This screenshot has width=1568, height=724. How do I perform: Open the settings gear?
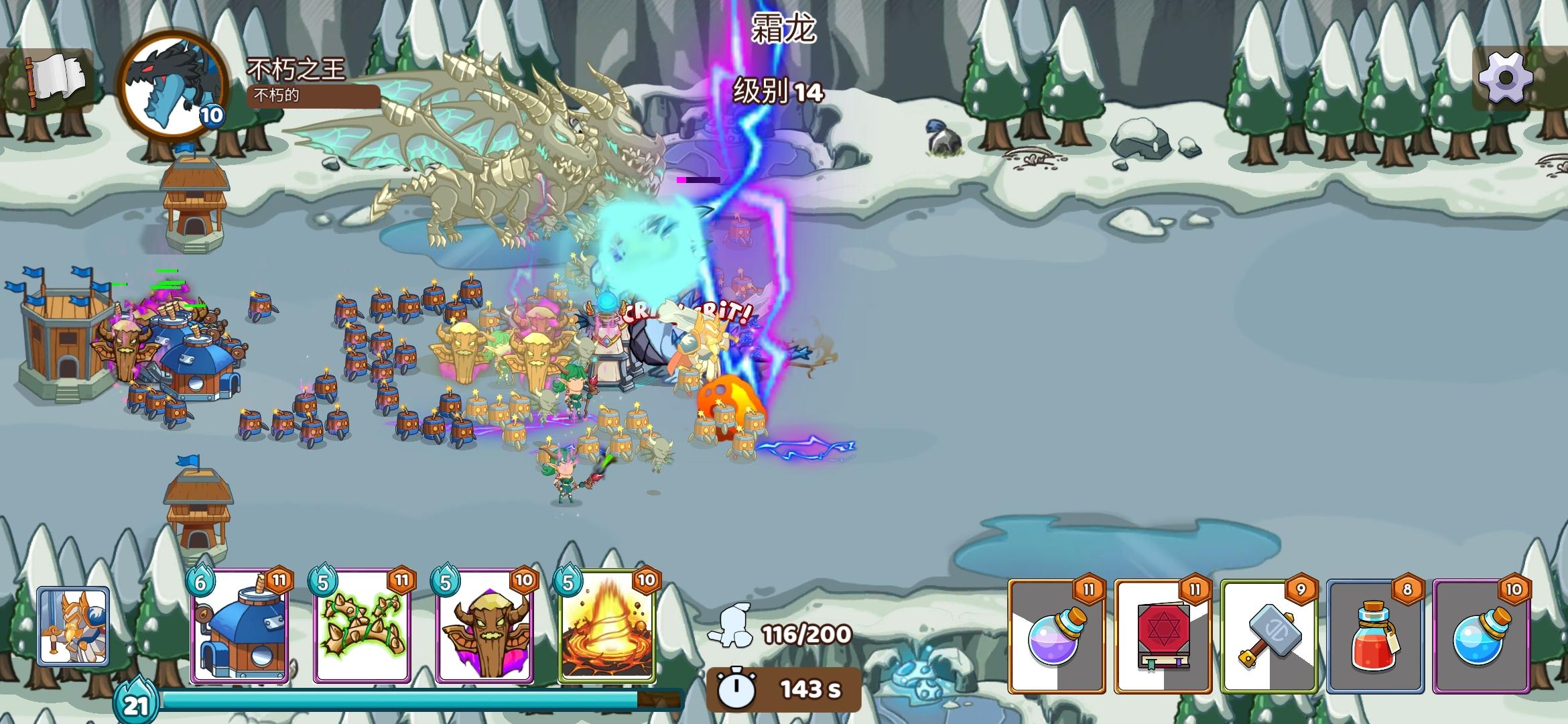tap(1505, 78)
